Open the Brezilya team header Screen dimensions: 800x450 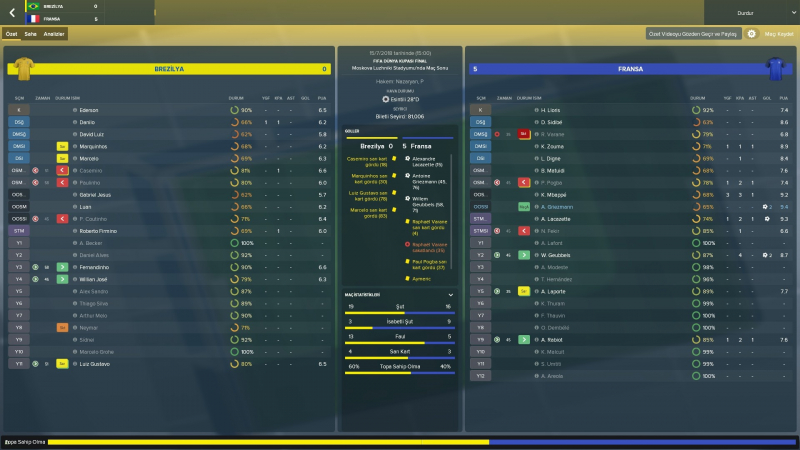pyautogui.click(x=168, y=69)
